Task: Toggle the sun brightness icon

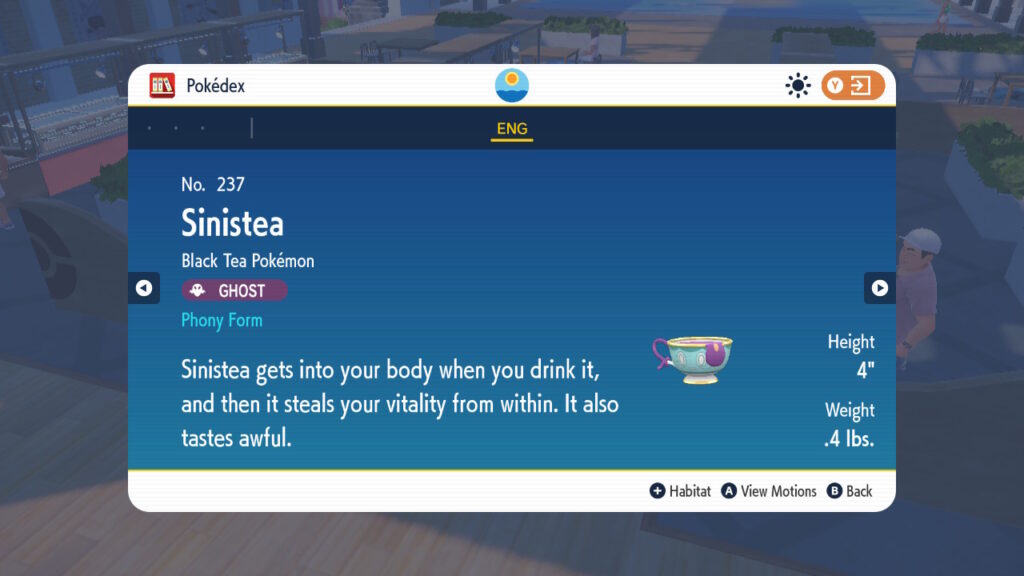Action: point(797,86)
